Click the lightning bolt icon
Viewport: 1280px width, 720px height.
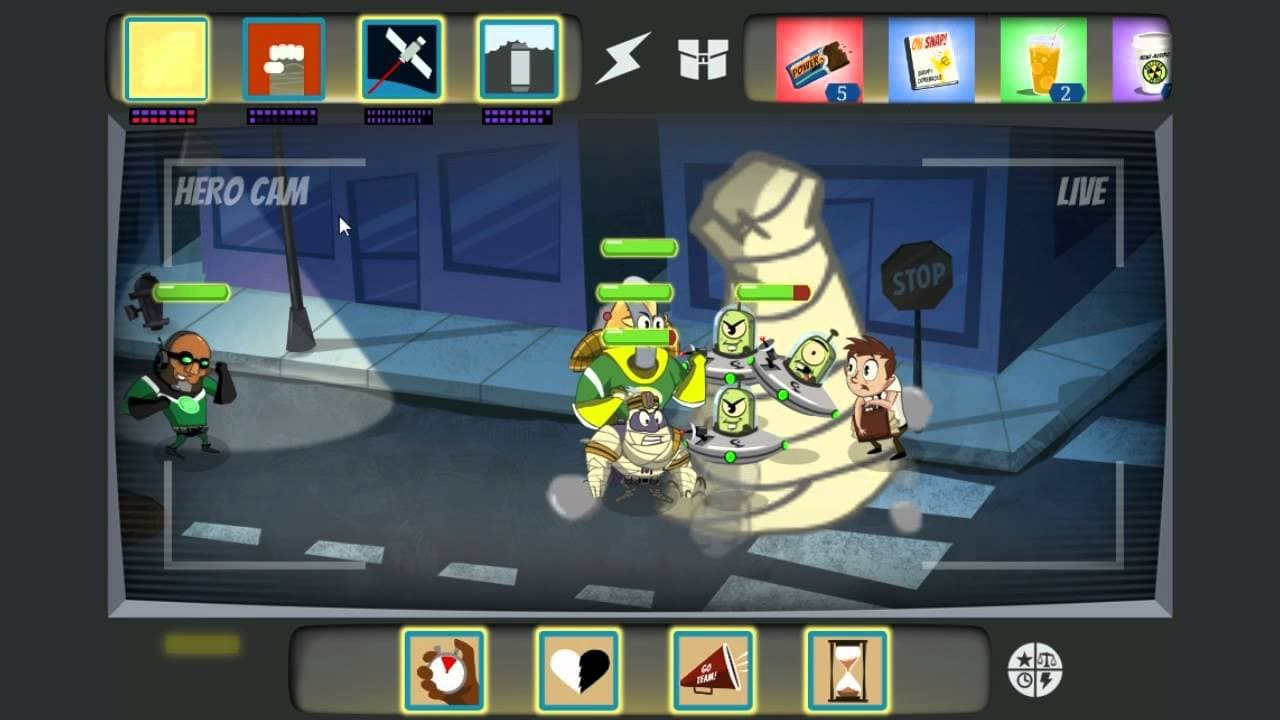(x=623, y=60)
